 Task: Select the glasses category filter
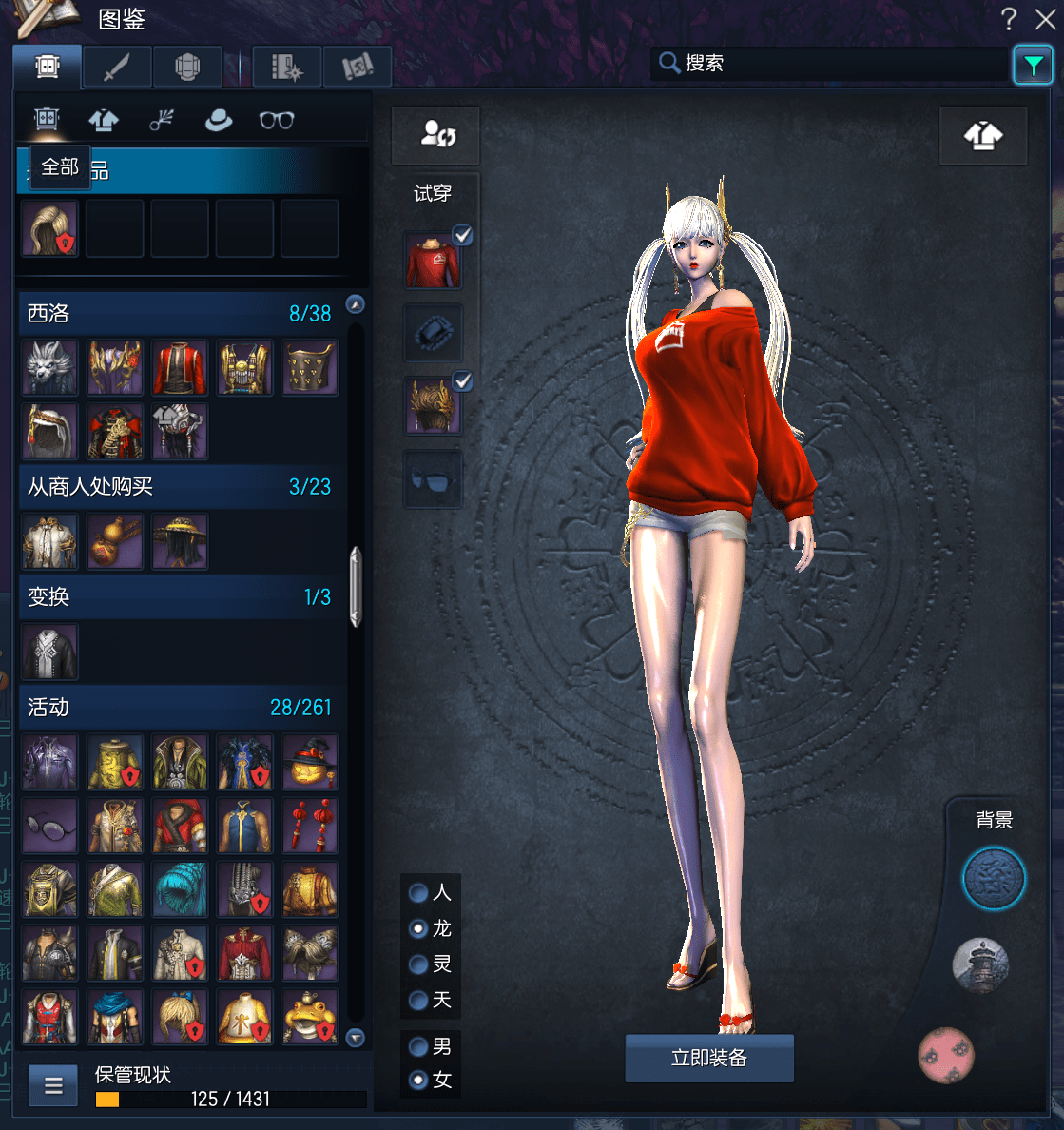(x=277, y=120)
